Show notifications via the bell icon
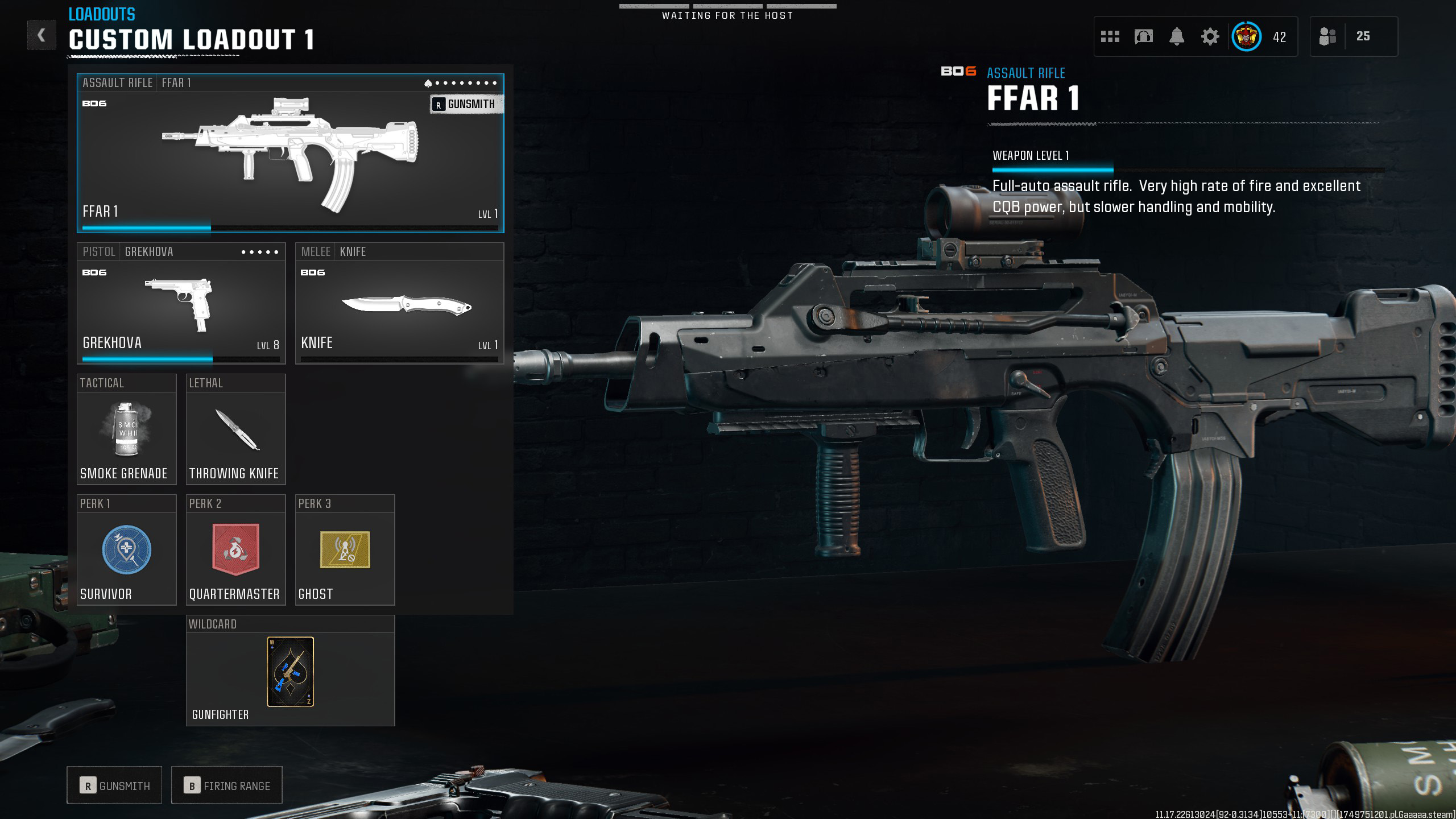Image resolution: width=1456 pixels, height=819 pixels. tap(1177, 37)
